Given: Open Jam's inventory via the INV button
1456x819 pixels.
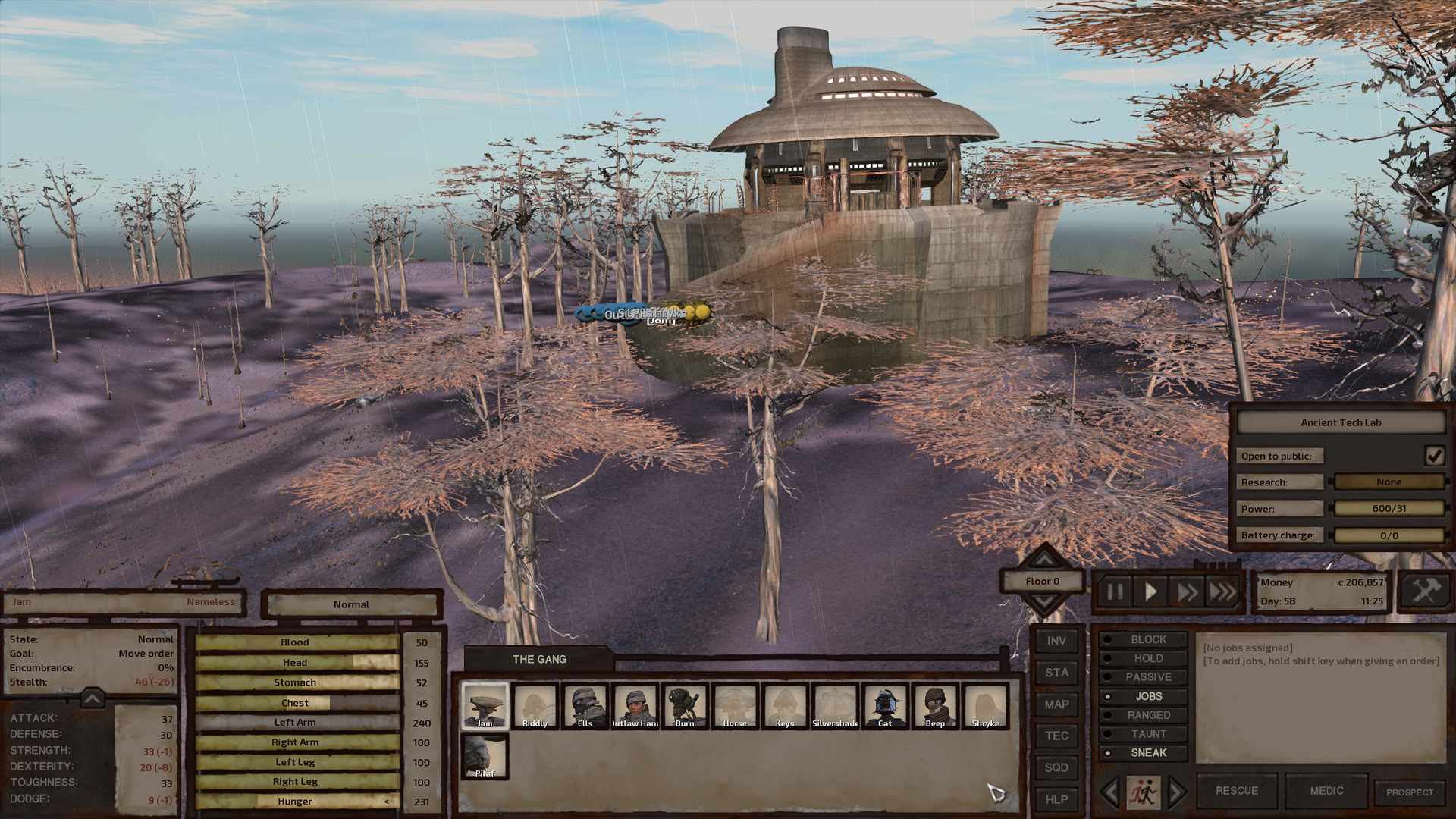Looking at the screenshot, I should [x=1056, y=641].
